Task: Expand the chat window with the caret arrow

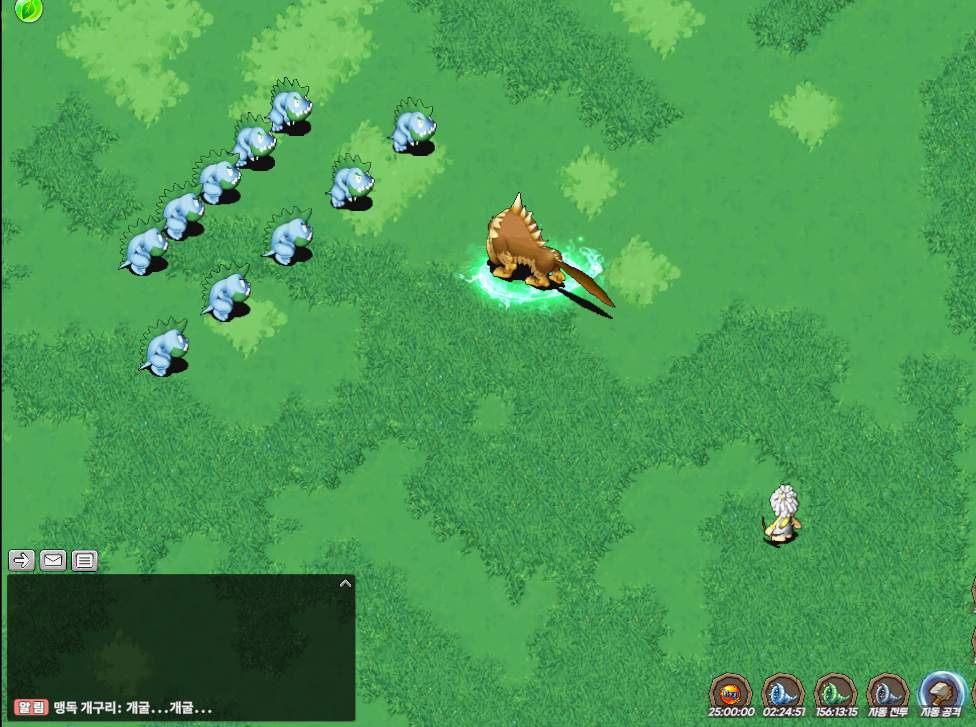Action: [x=345, y=583]
